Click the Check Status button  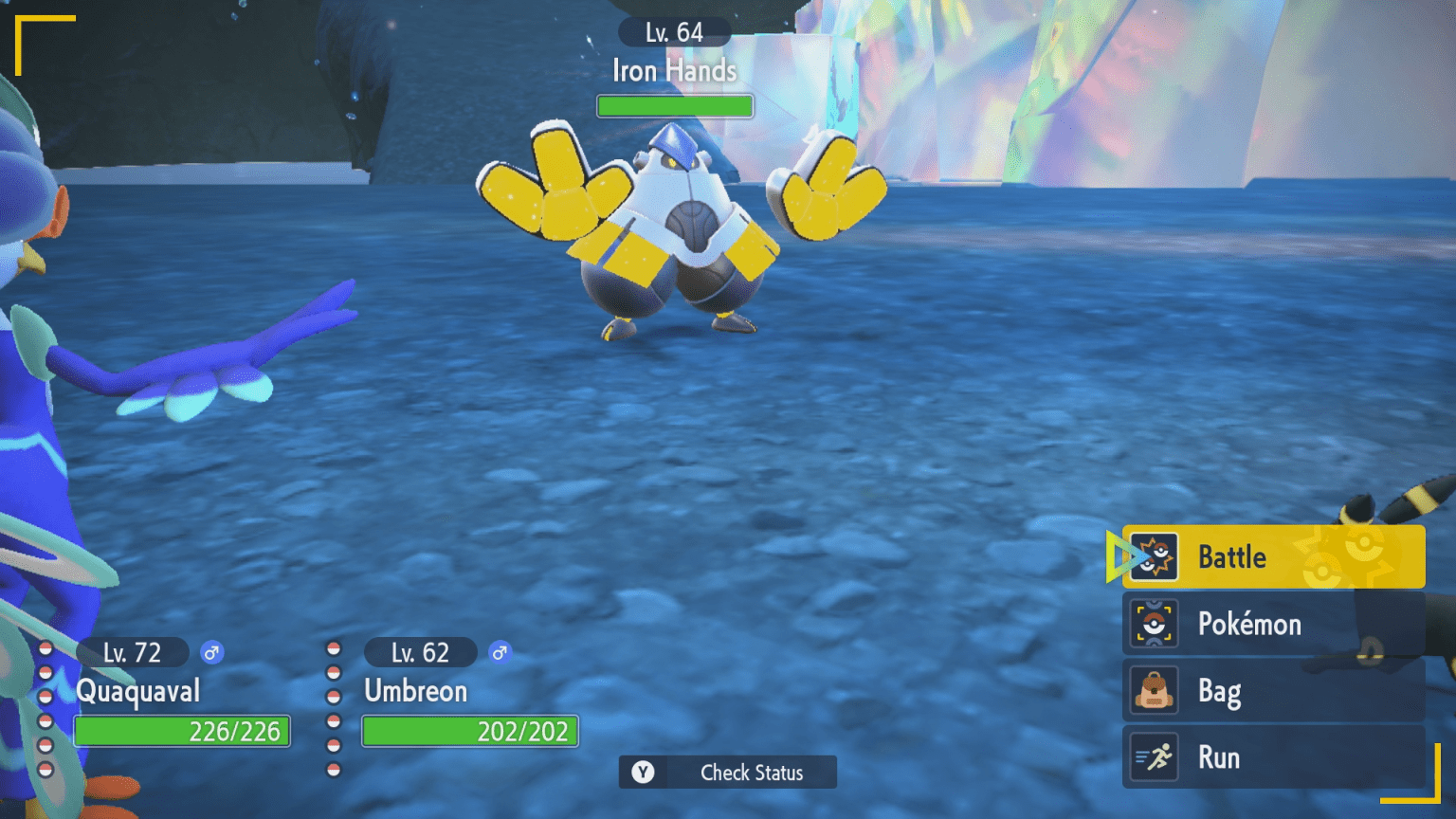point(728,773)
